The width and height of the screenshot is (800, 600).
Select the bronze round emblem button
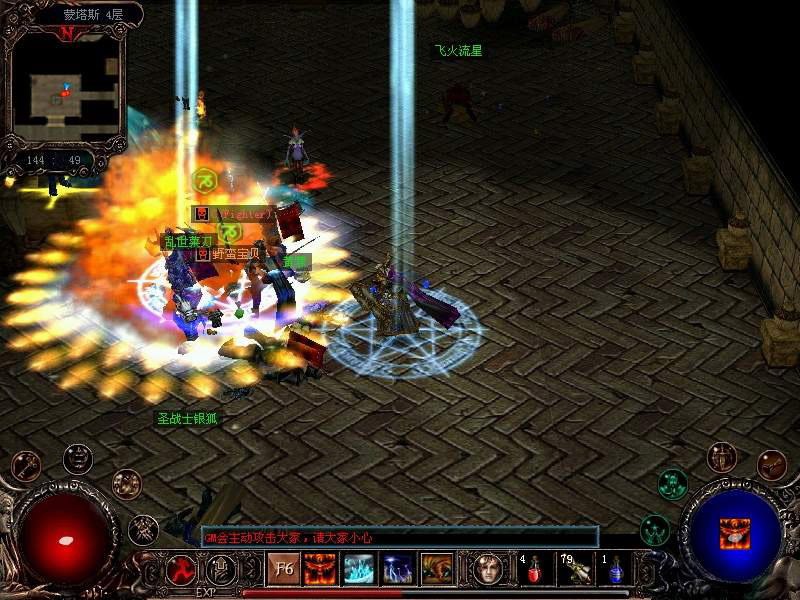126,484
